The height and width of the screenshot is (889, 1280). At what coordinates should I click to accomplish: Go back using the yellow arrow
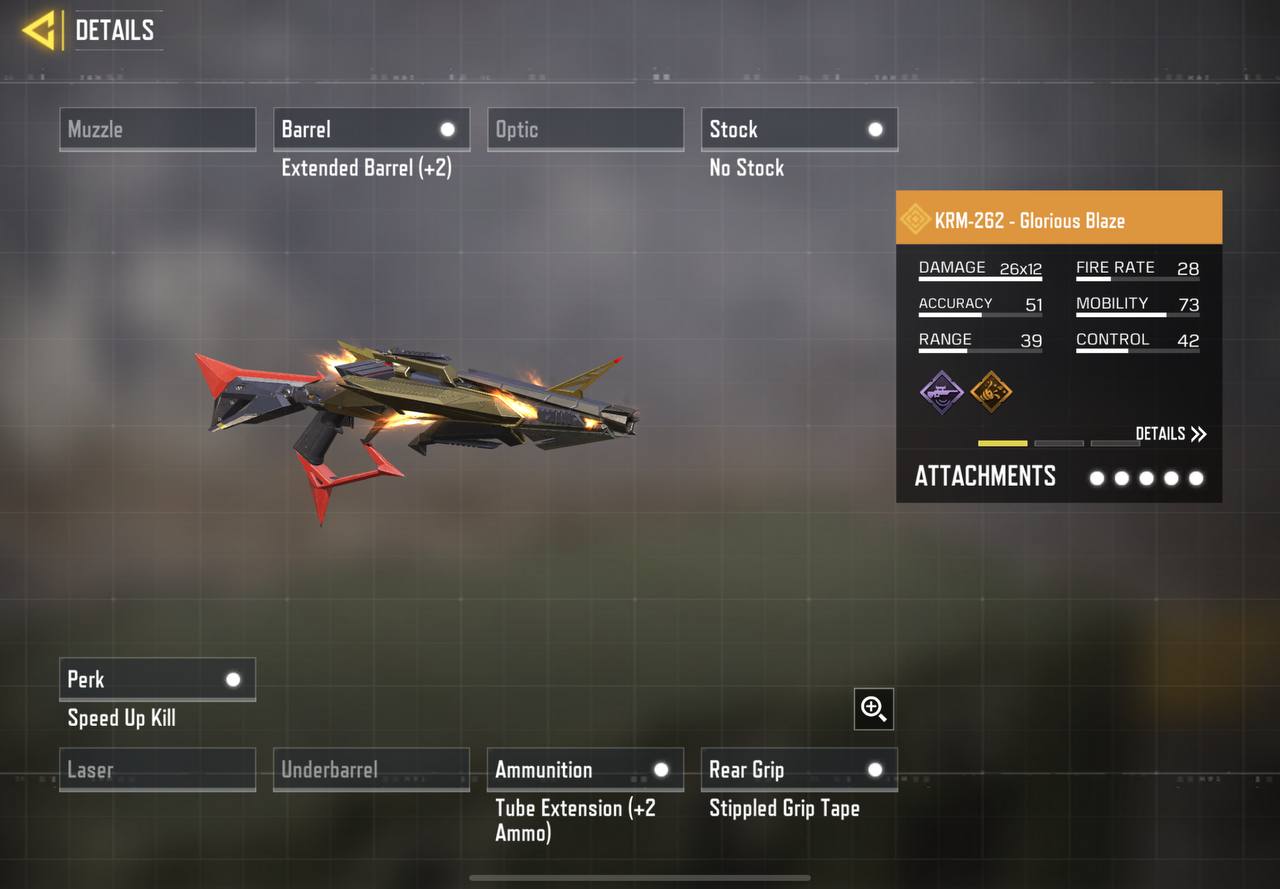point(39,30)
